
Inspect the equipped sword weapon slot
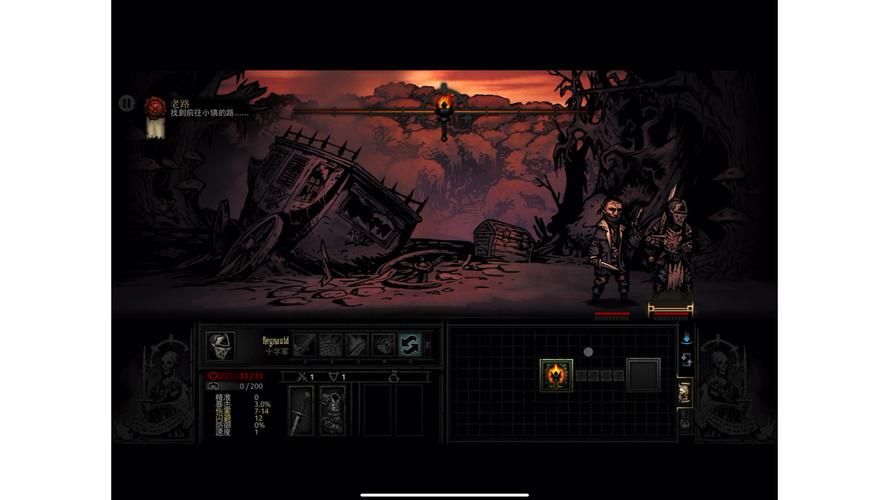pos(301,411)
